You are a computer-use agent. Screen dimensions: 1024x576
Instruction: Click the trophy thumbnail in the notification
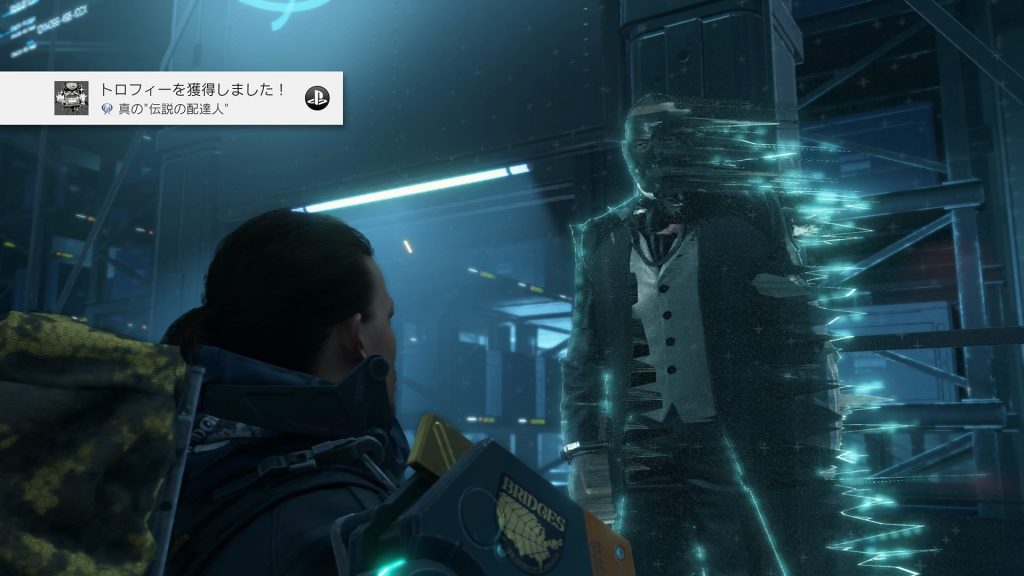coord(71,98)
